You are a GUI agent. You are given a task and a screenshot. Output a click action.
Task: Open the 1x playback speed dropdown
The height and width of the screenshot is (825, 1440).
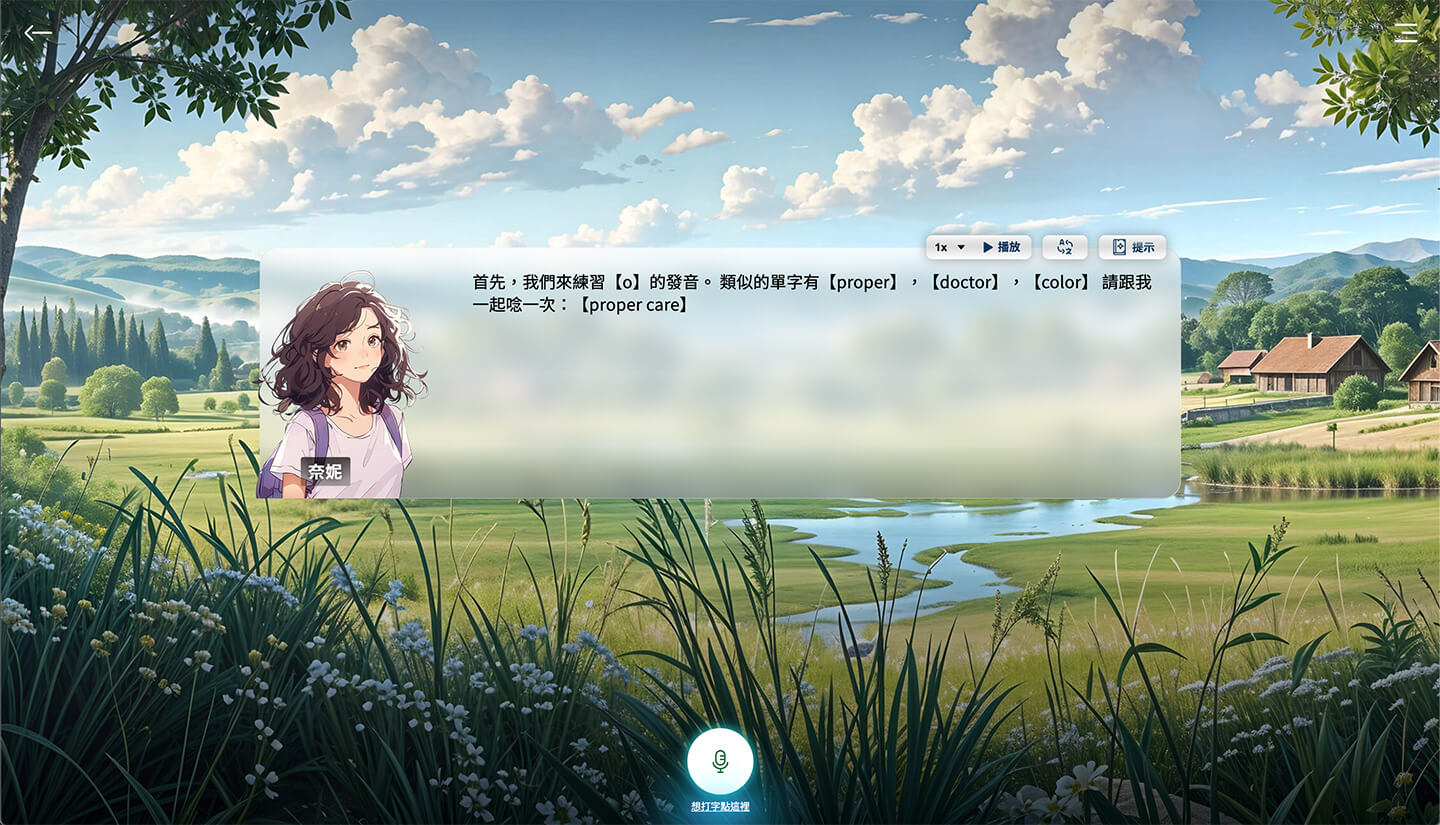[950, 247]
